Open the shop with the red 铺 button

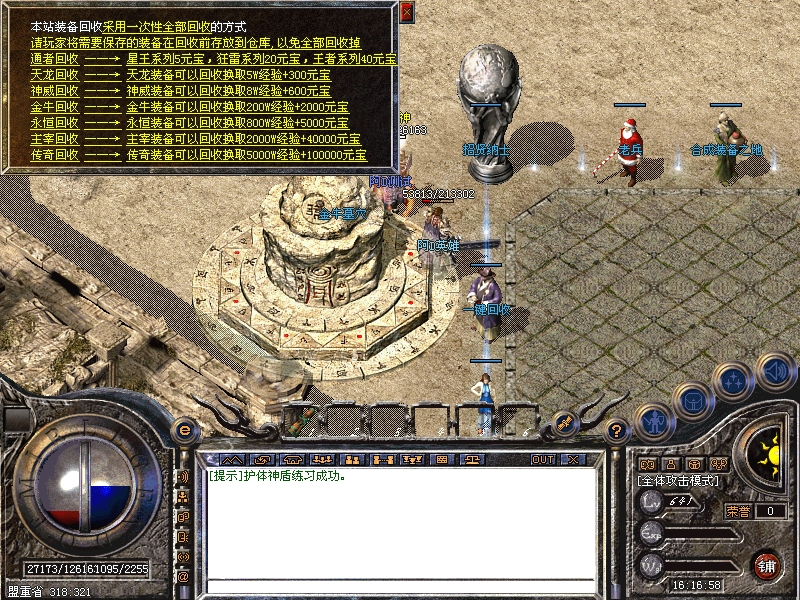tap(767, 565)
